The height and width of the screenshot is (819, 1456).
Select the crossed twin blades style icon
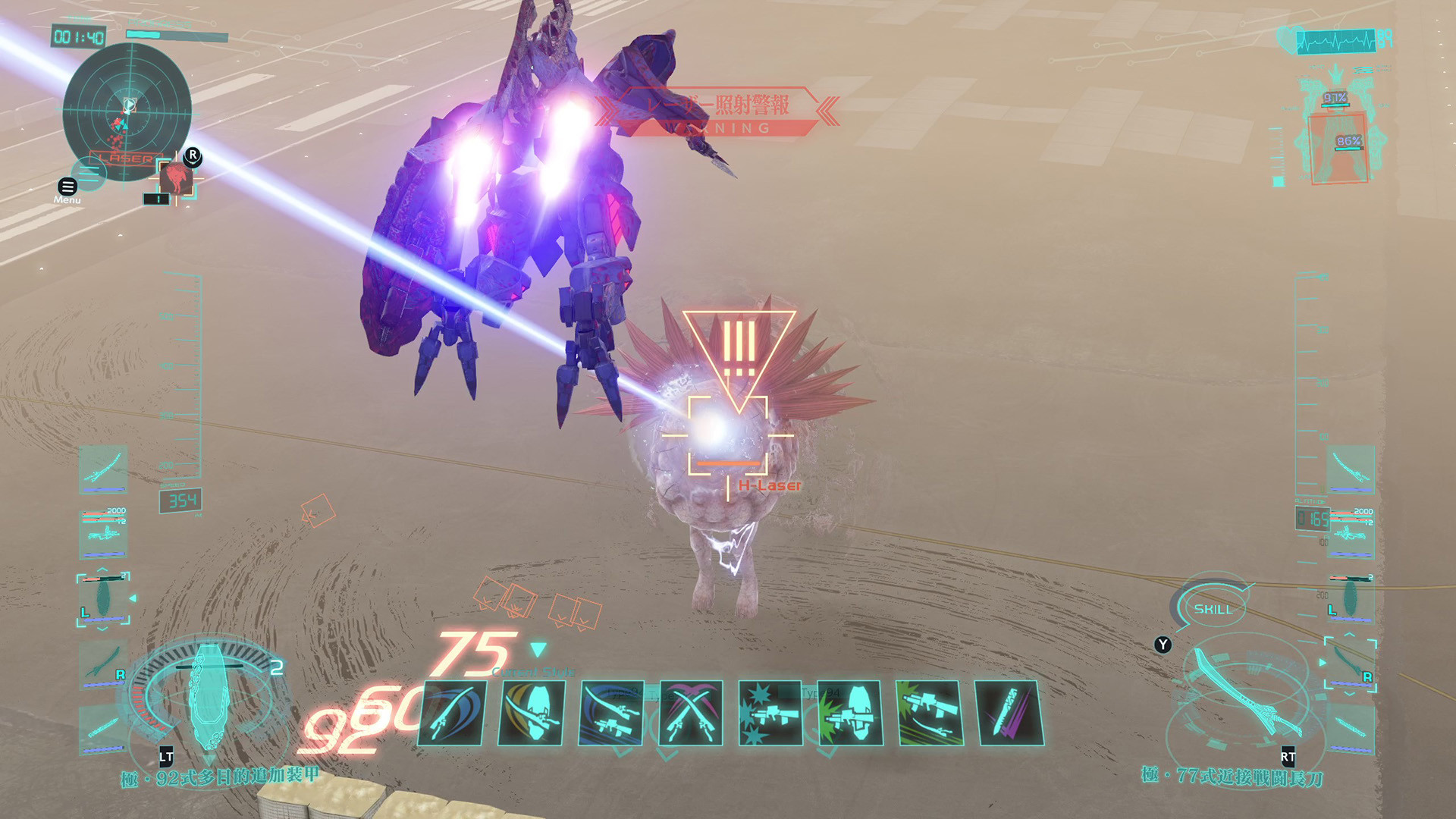[x=690, y=713]
